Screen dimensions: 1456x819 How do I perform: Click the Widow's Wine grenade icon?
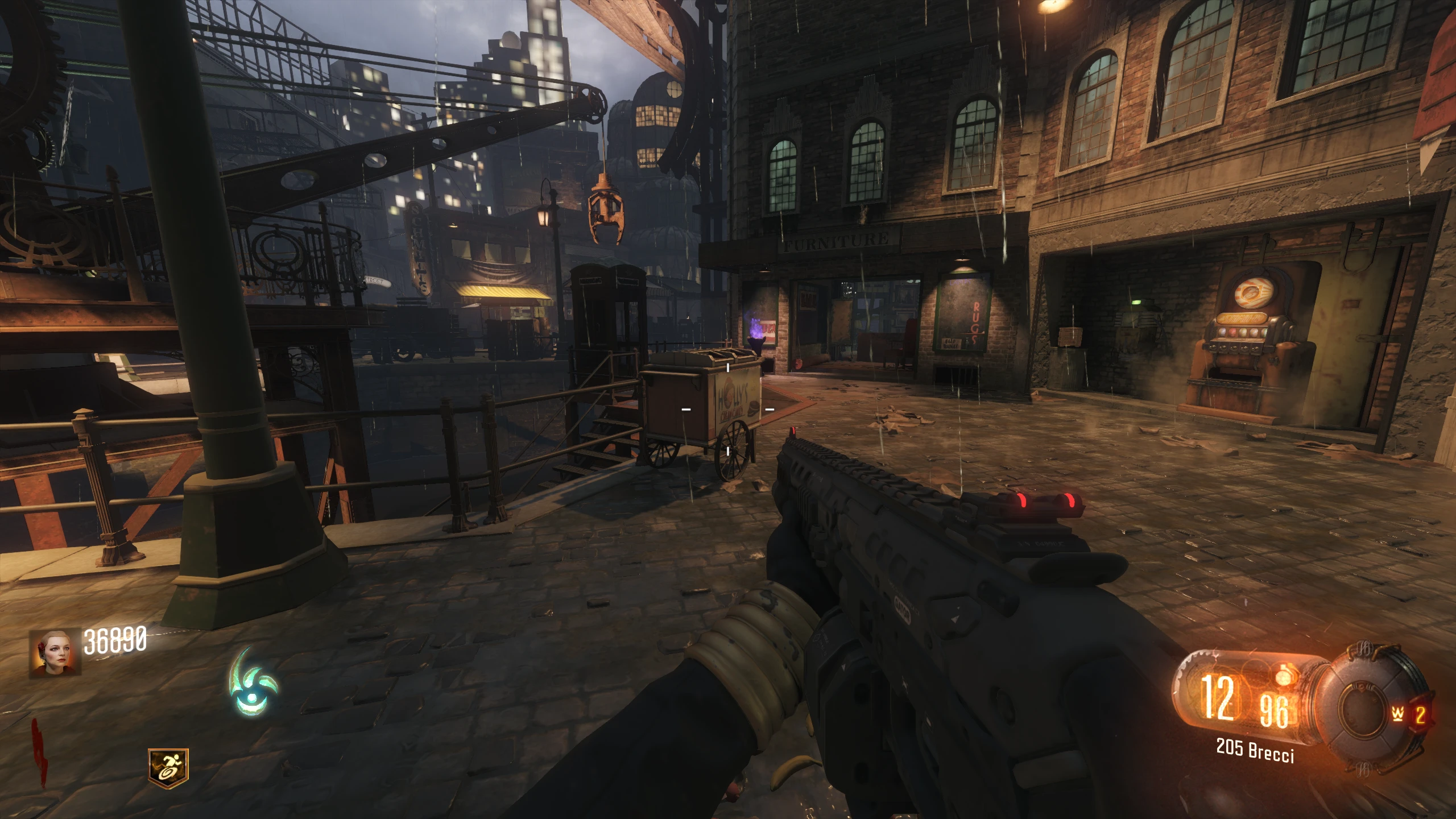pos(1396,714)
